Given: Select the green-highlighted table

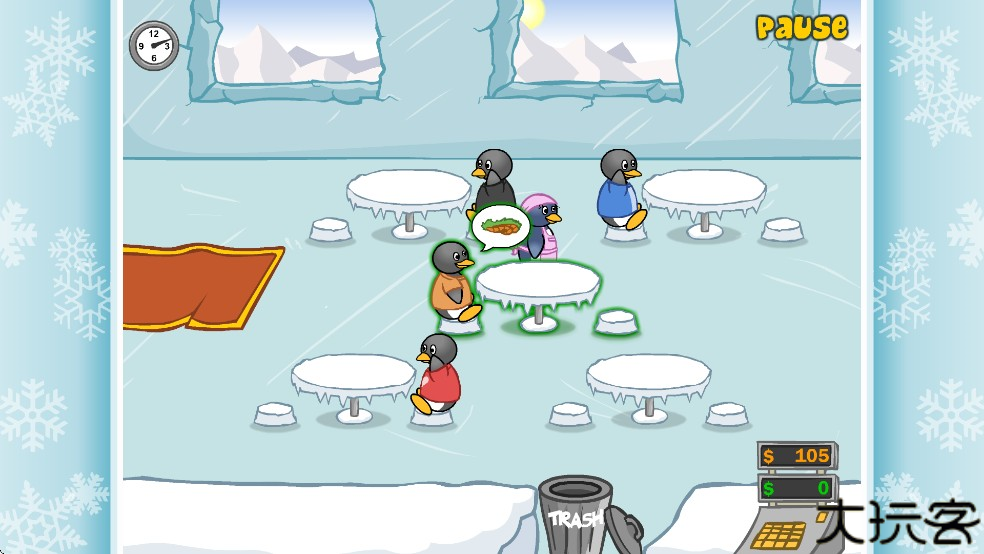Looking at the screenshot, I should point(537,284).
